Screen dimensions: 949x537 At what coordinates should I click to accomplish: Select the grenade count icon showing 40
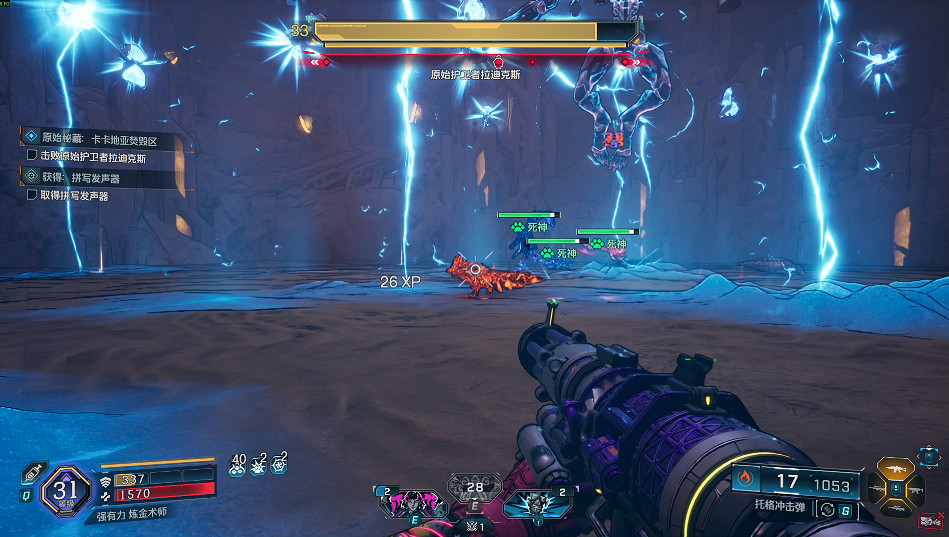point(238,463)
